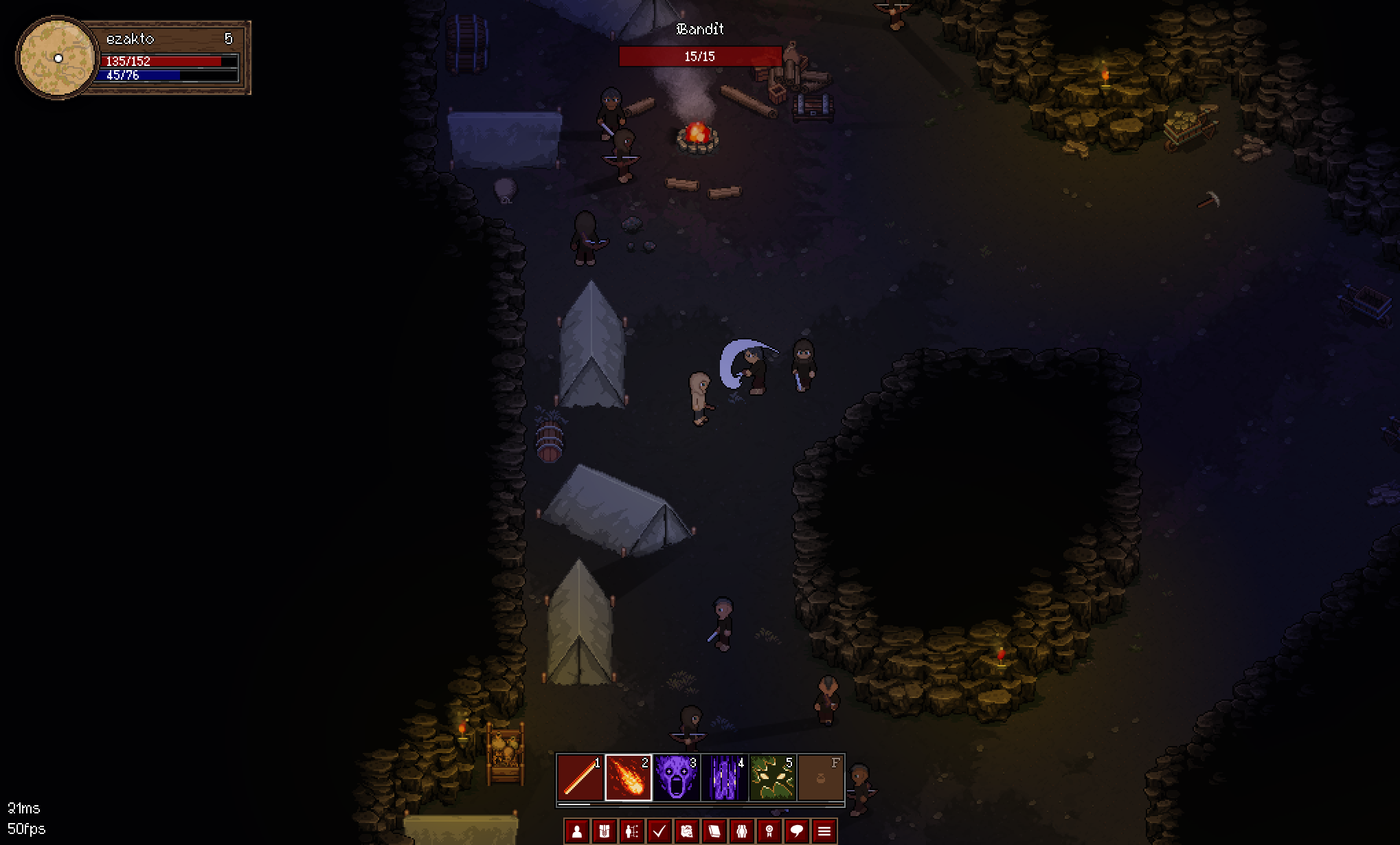Click the potion quick-use slot marked F
This screenshot has height=845, width=1400.
821,778
